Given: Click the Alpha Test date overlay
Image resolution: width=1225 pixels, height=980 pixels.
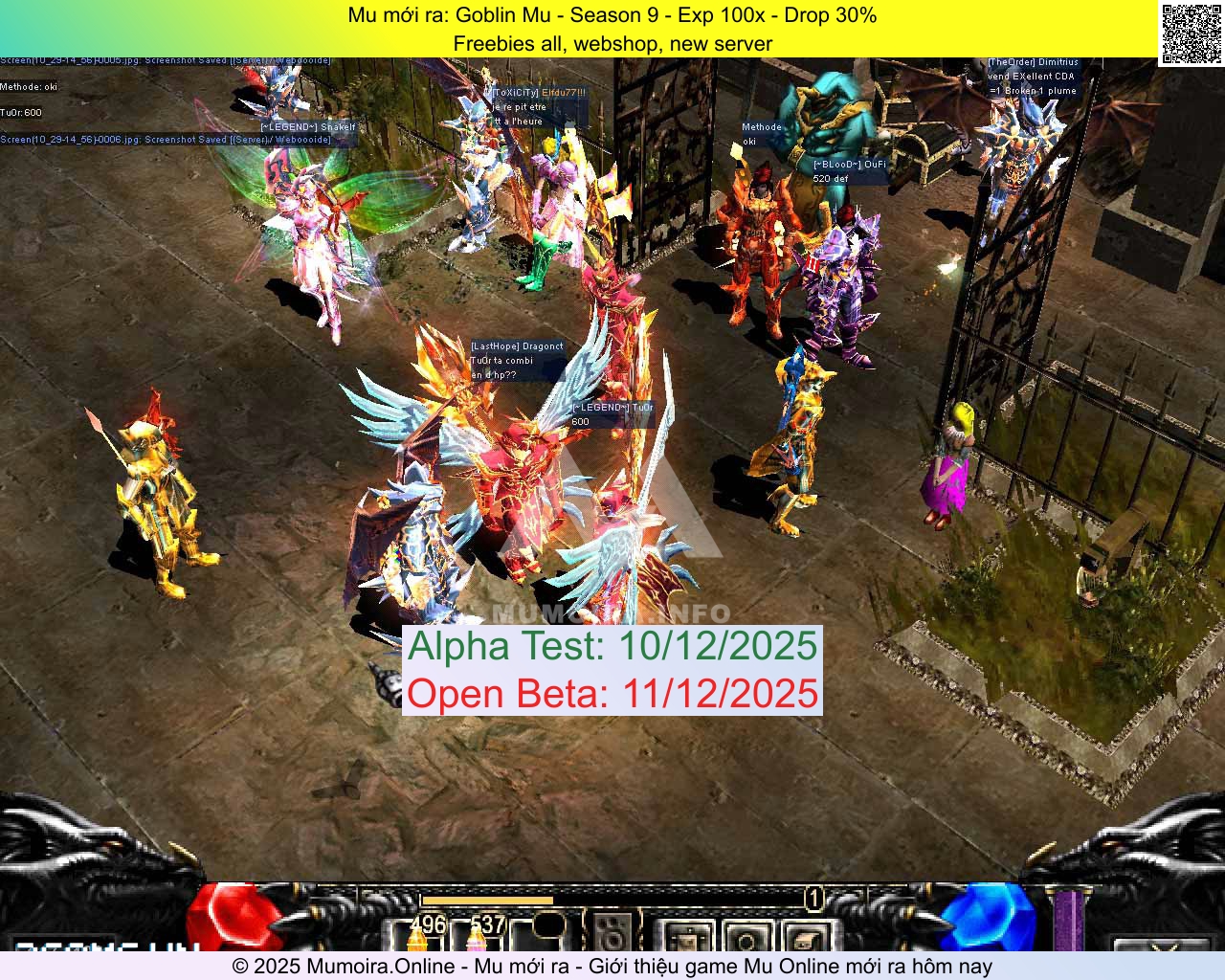Looking at the screenshot, I should tap(614, 646).
